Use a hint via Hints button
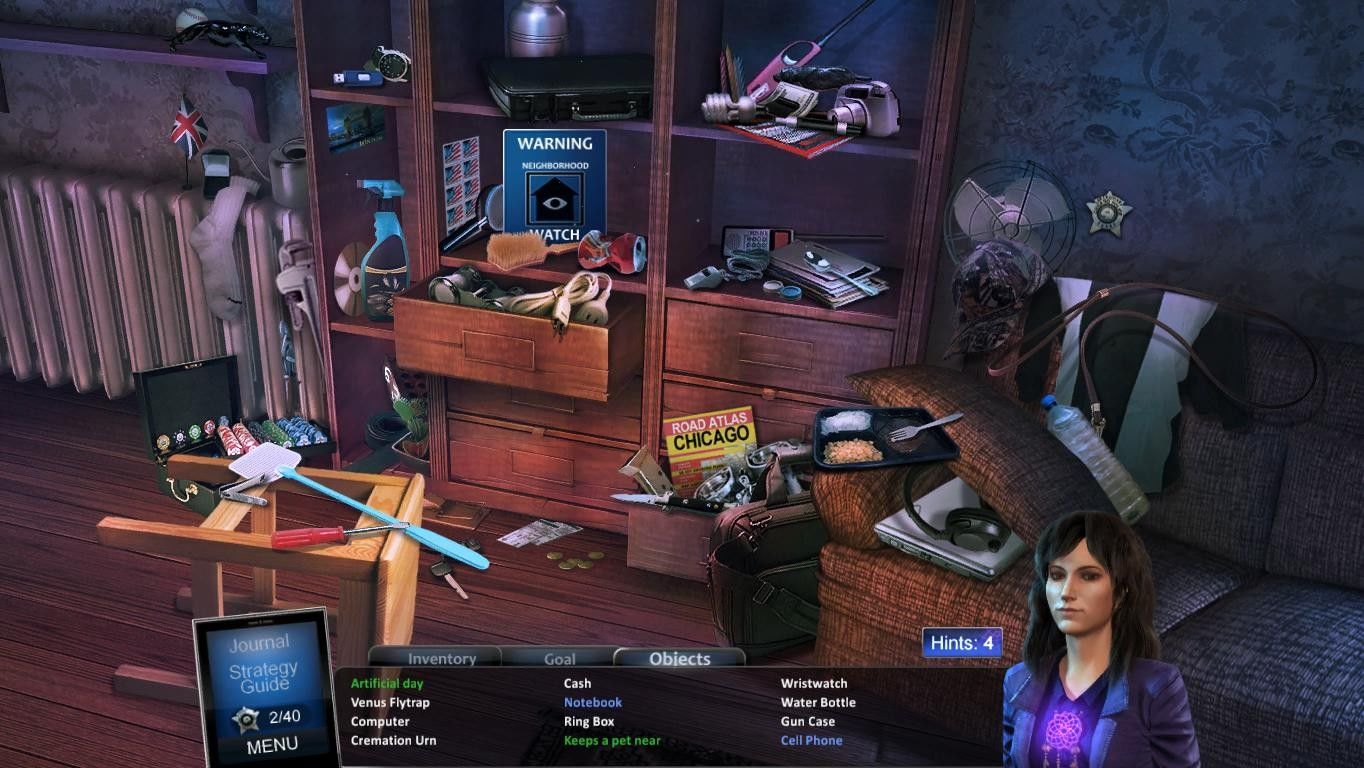This screenshot has height=768, width=1364. pos(961,643)
